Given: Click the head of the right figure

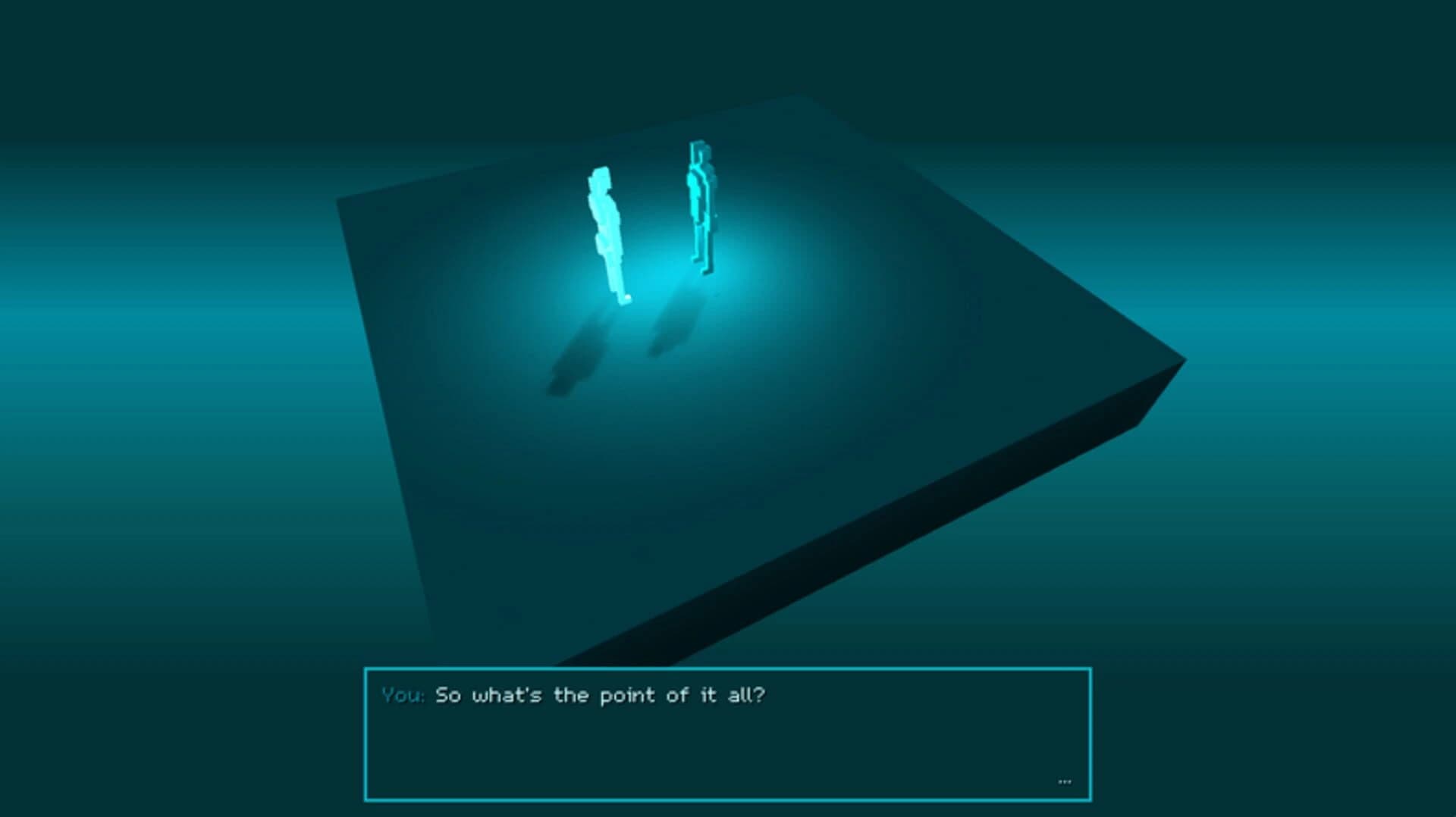Looking at the screenshot, I should pos(698,152).
